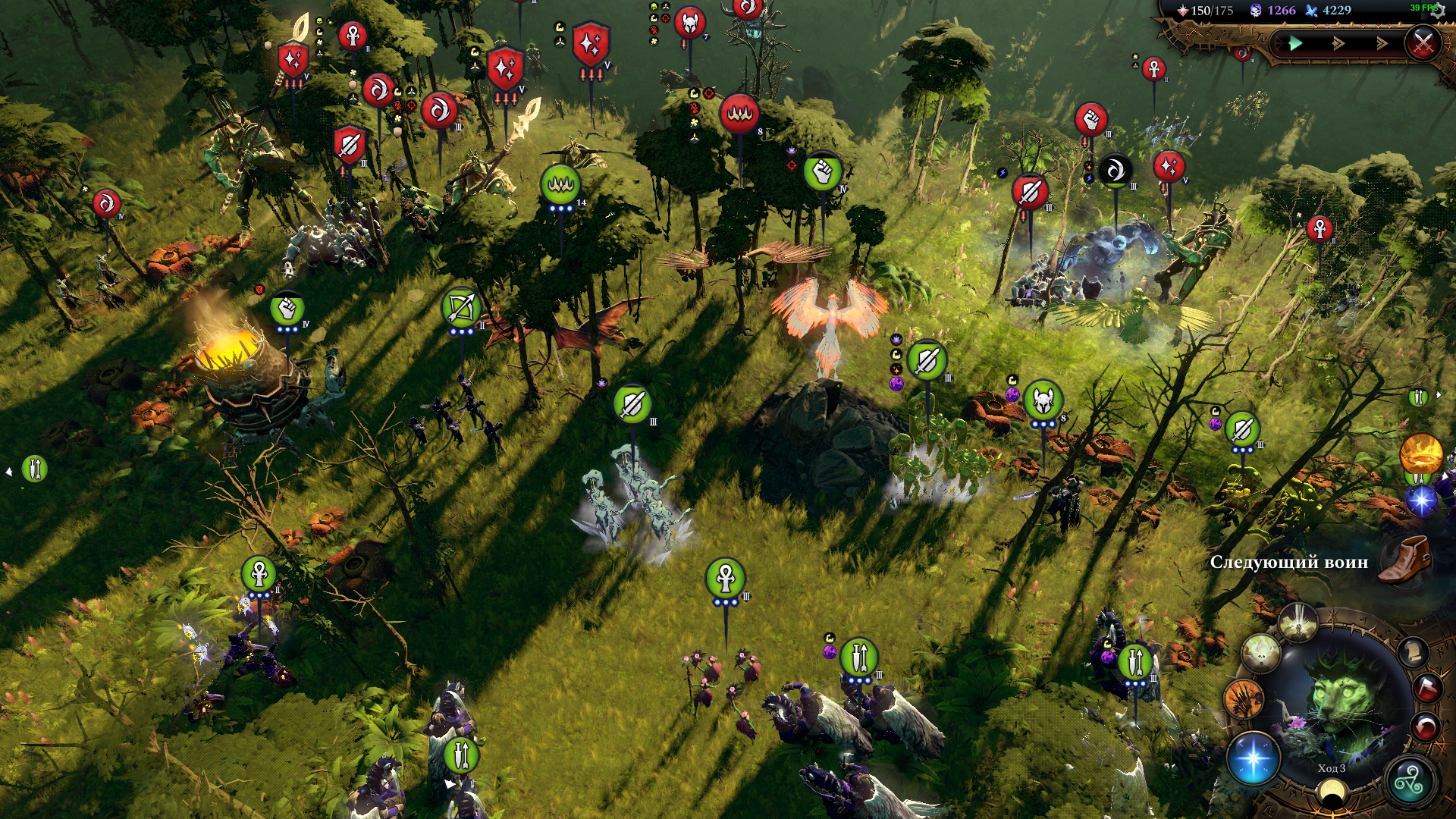
Task: Open the blue star spellbook orb
Action: click(1253, 758)
